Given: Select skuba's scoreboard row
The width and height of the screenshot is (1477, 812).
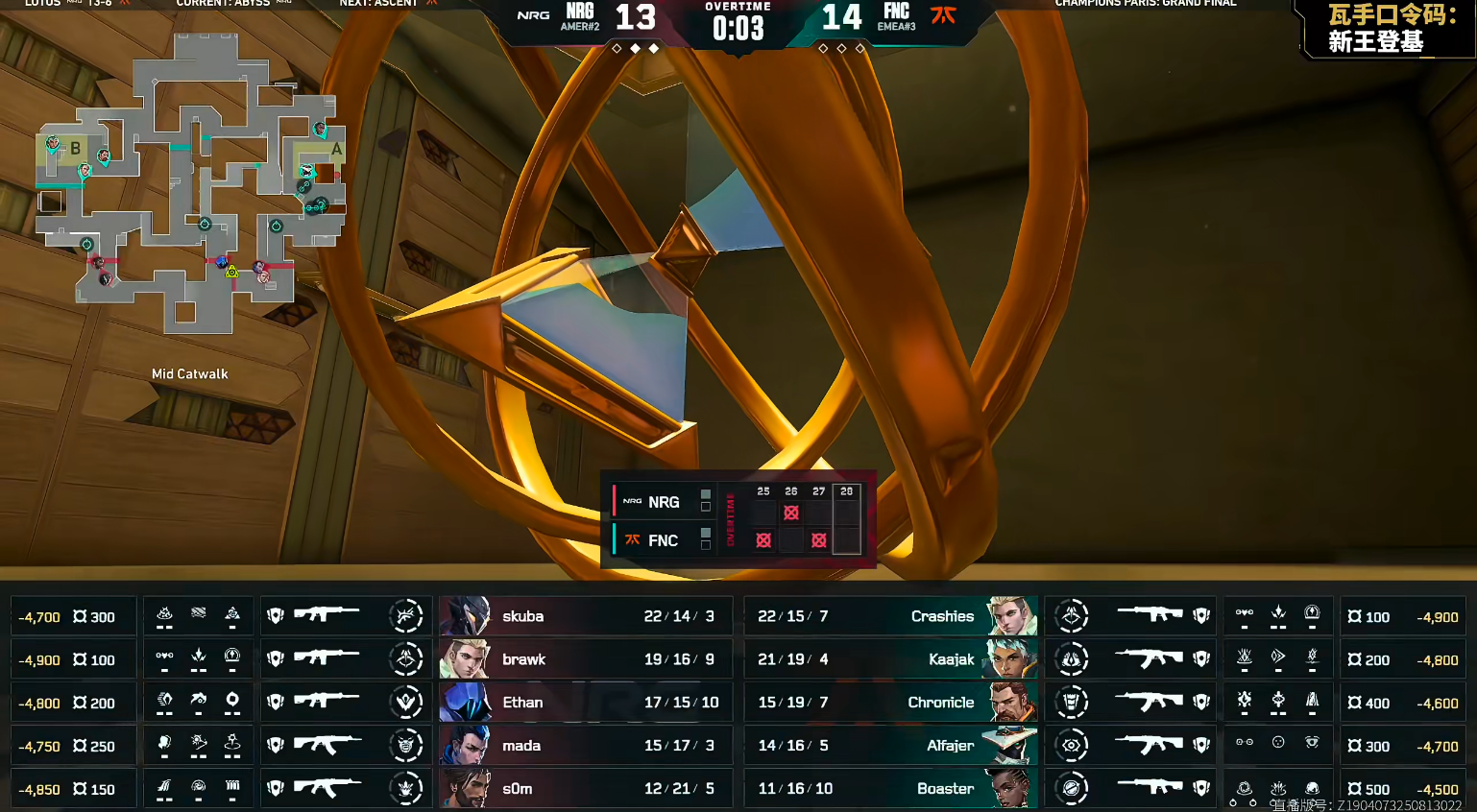Looking at the screenshot, I should pyautogui.click(x=586, y=616).
